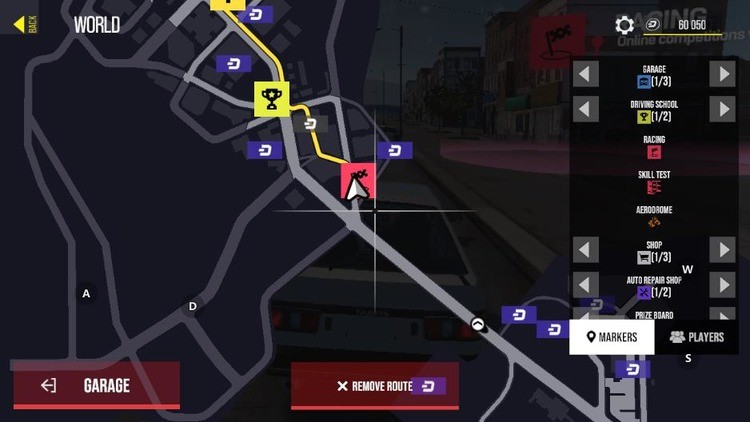The width and height of the screenshot is (750, 422).
Task: Switch to the Markers tab
Action: point(612,337)
